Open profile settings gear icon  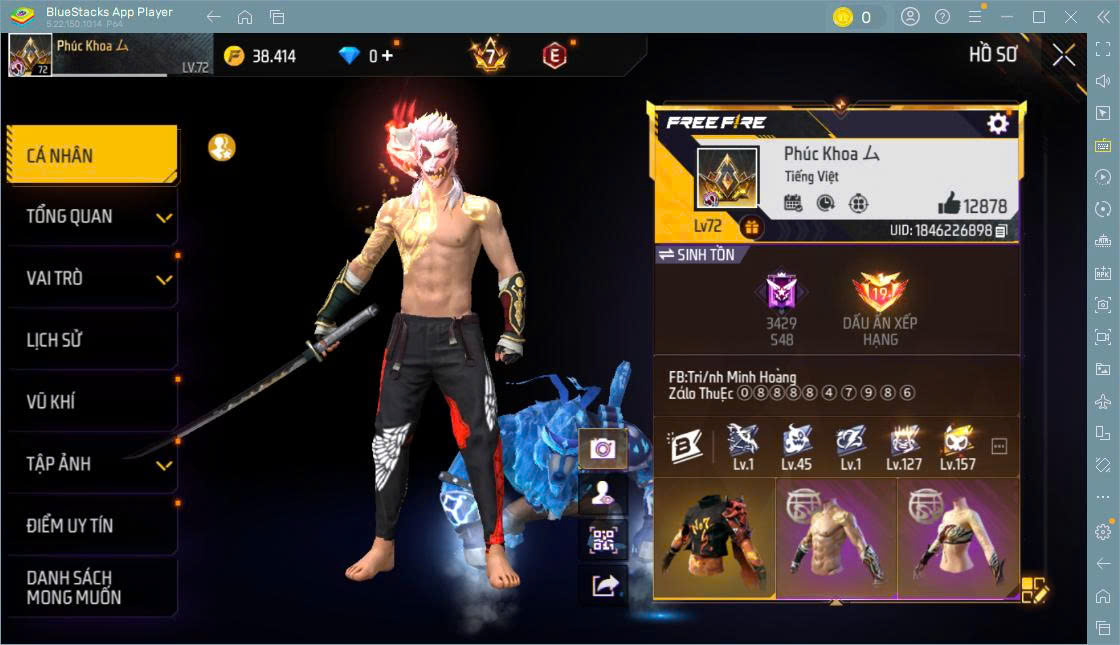tap(997, 123)
